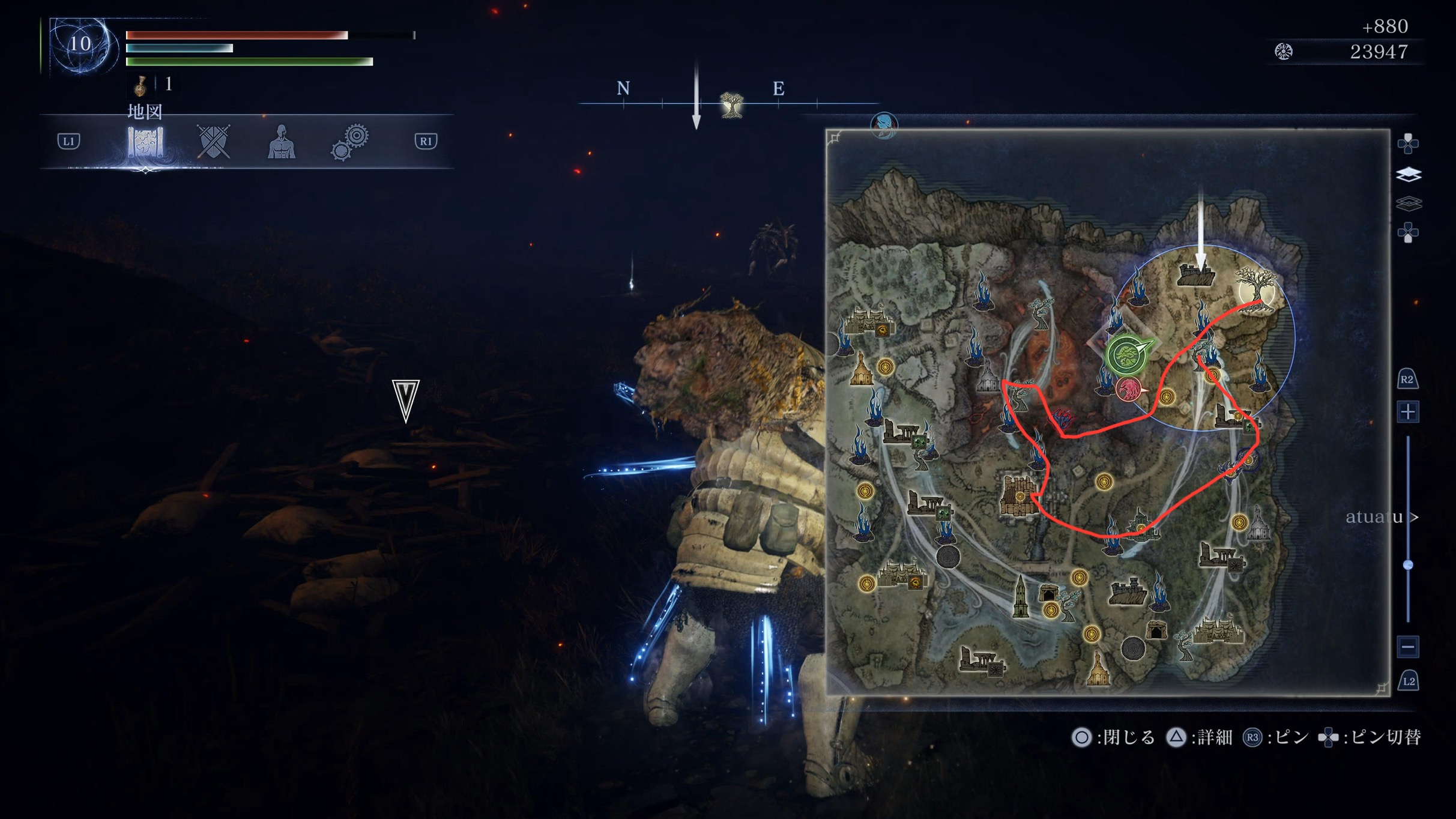Zoom in with the map plus button

1408,412
